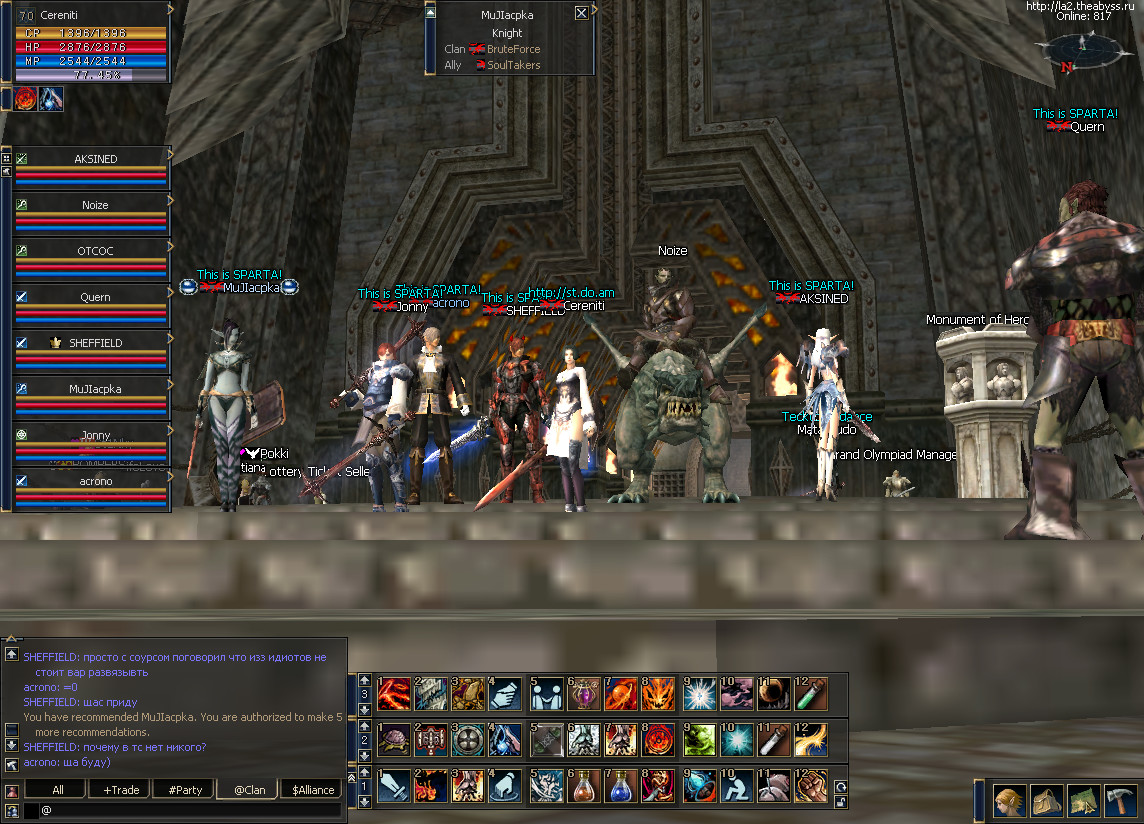The height and width of the screenshot is (824, 1144).
Task: Open the character status menu icon
Action: click(1008, 801)
